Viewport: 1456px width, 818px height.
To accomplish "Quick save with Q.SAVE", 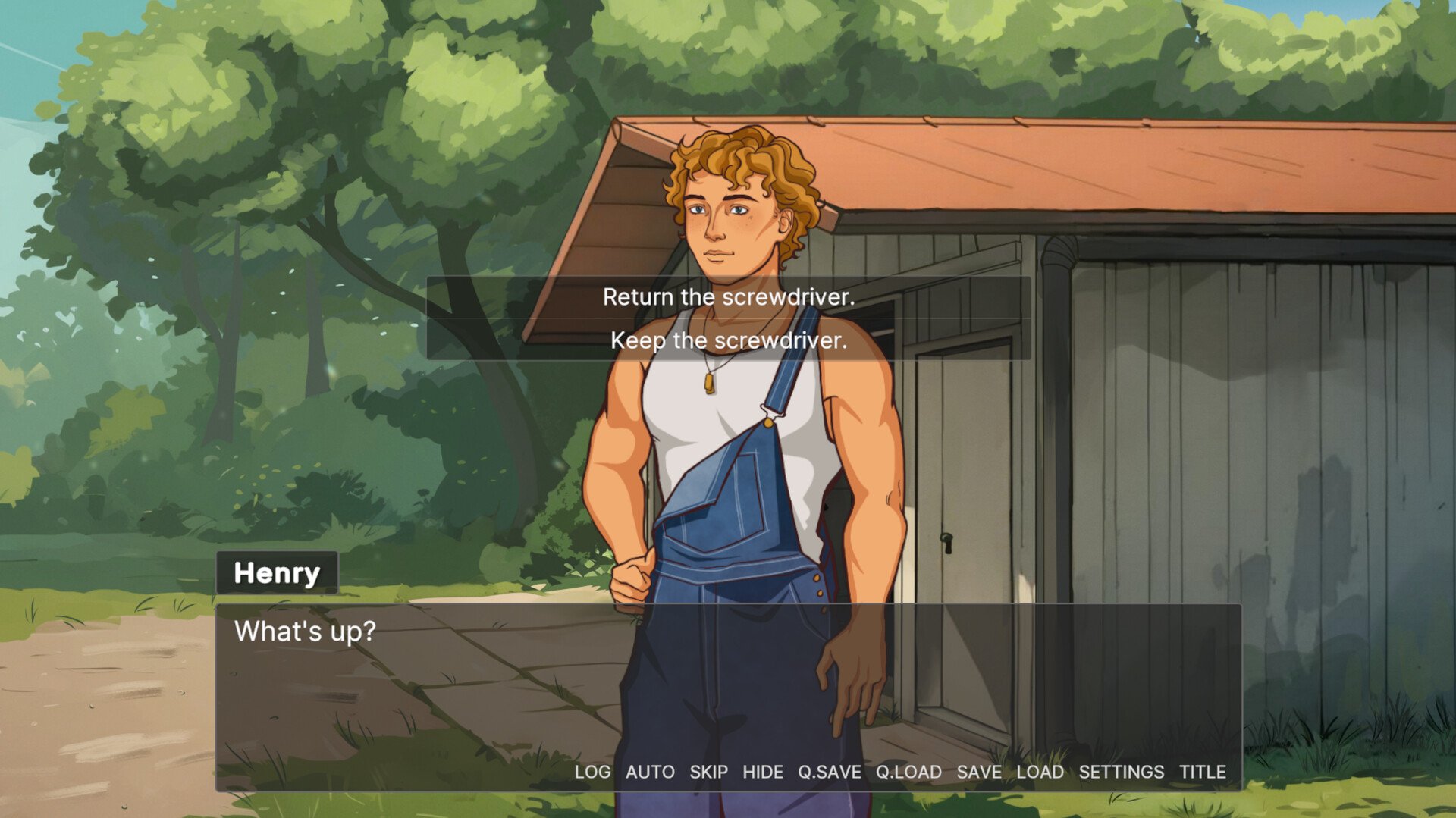I will click(829, 772).
